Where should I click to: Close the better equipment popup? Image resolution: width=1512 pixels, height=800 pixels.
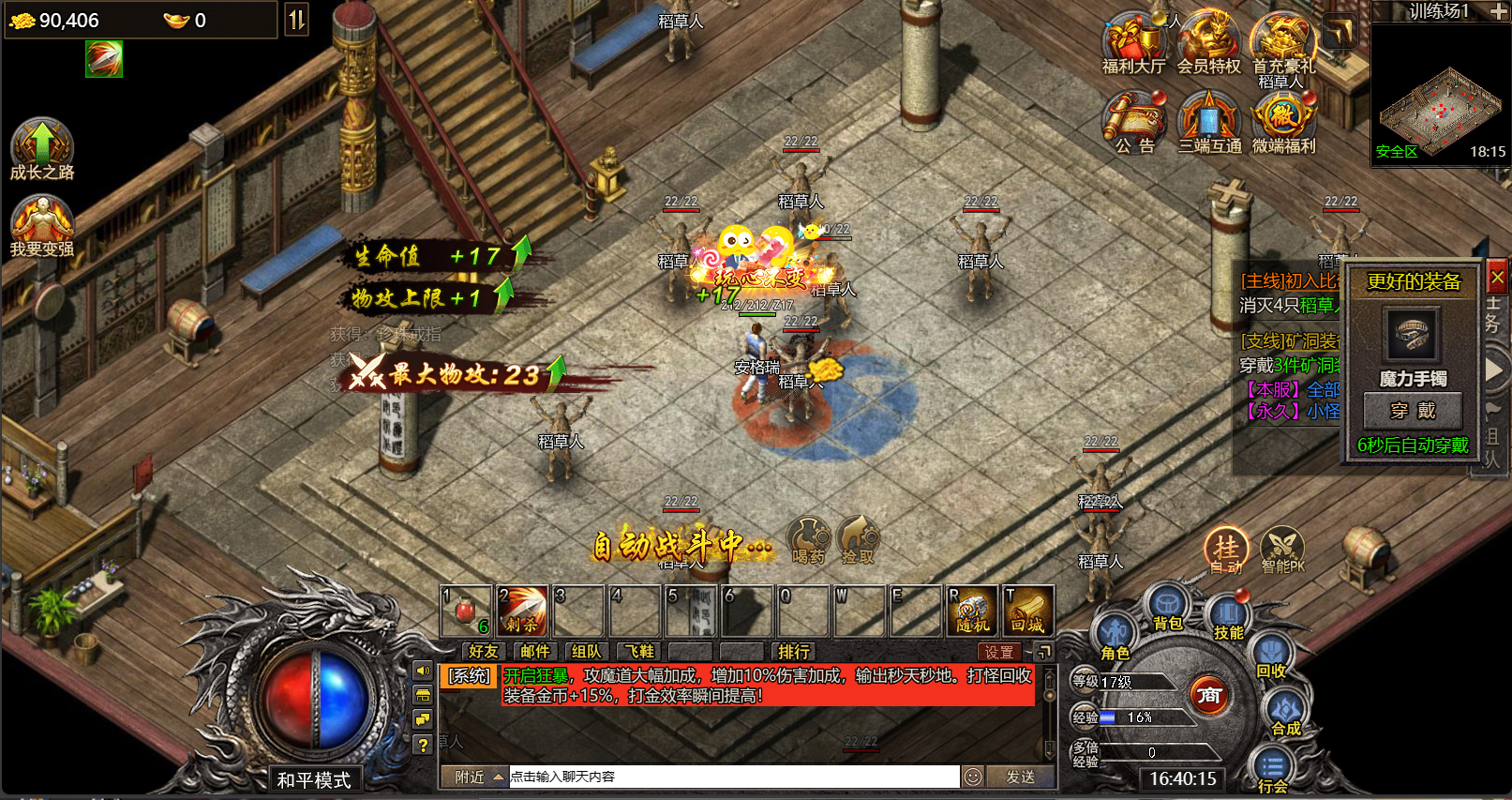tap(1497, 278)
